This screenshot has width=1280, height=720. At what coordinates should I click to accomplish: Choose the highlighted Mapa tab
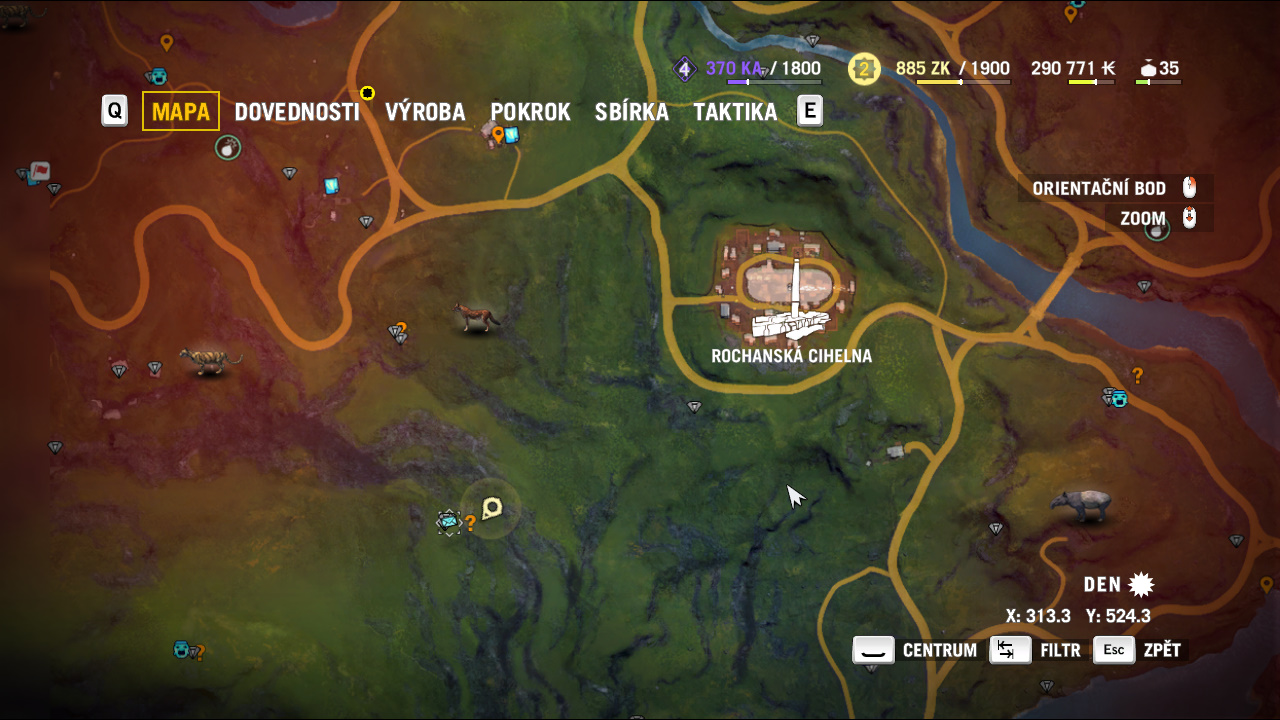(x=181, y=111)
